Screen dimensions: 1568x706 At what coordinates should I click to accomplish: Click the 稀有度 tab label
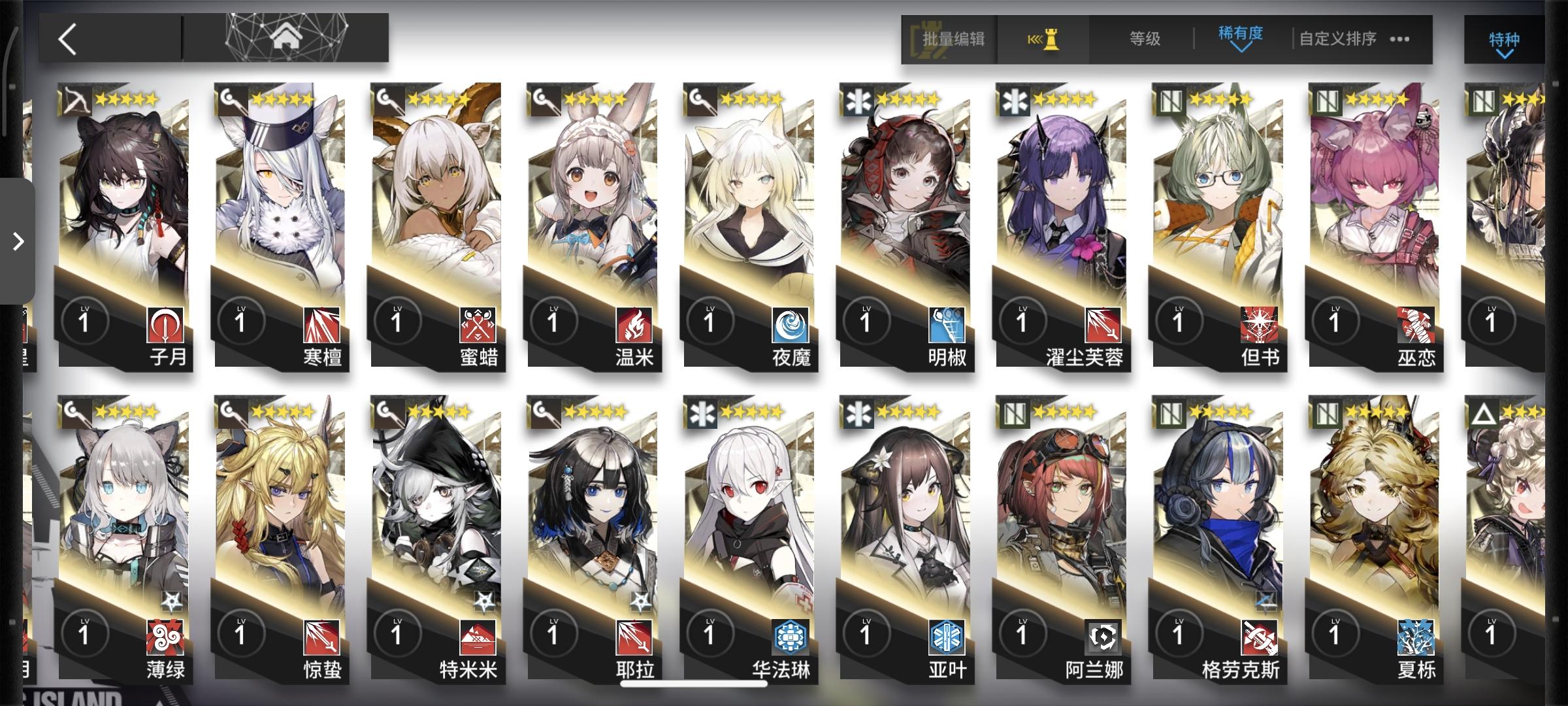tap(1241, 34)
